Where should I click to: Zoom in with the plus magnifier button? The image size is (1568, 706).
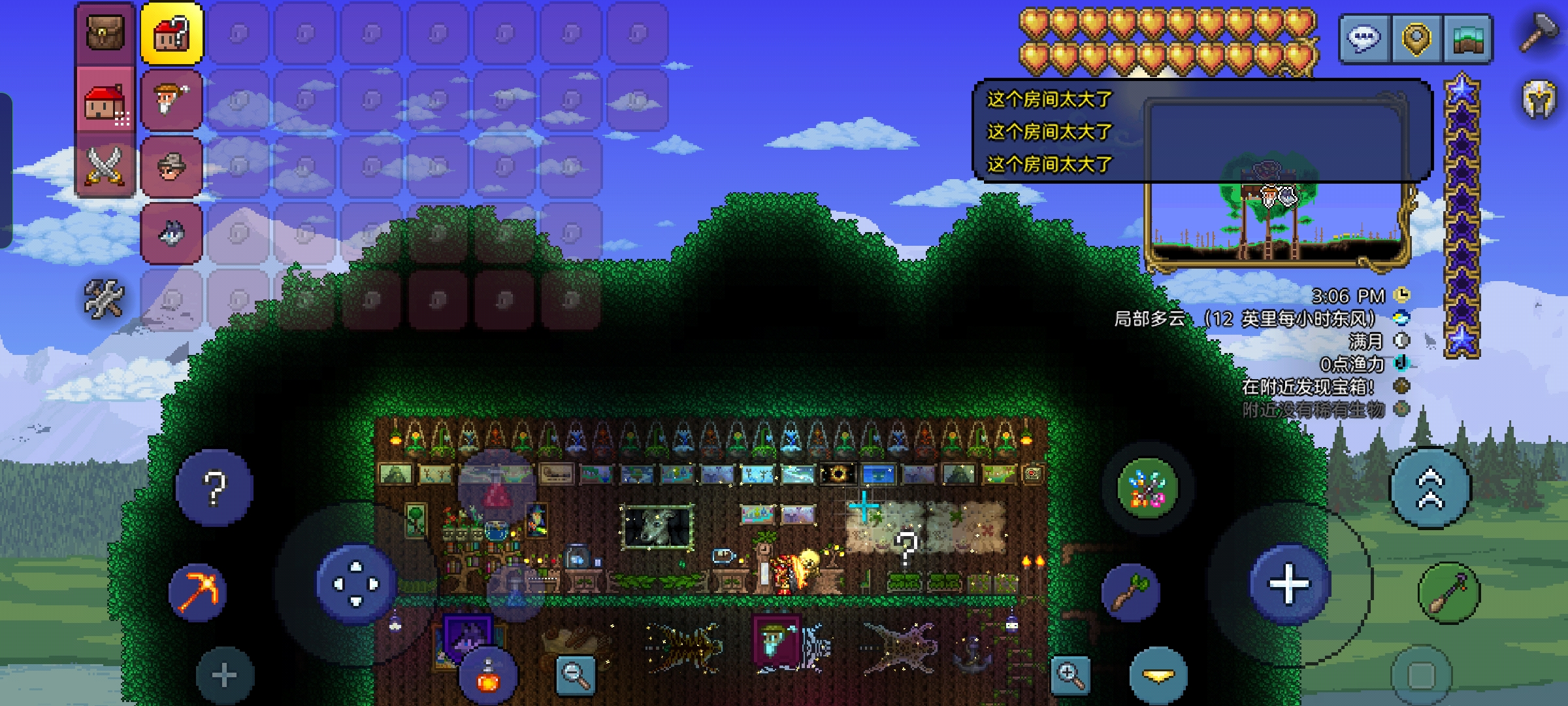coord(1071,675)
